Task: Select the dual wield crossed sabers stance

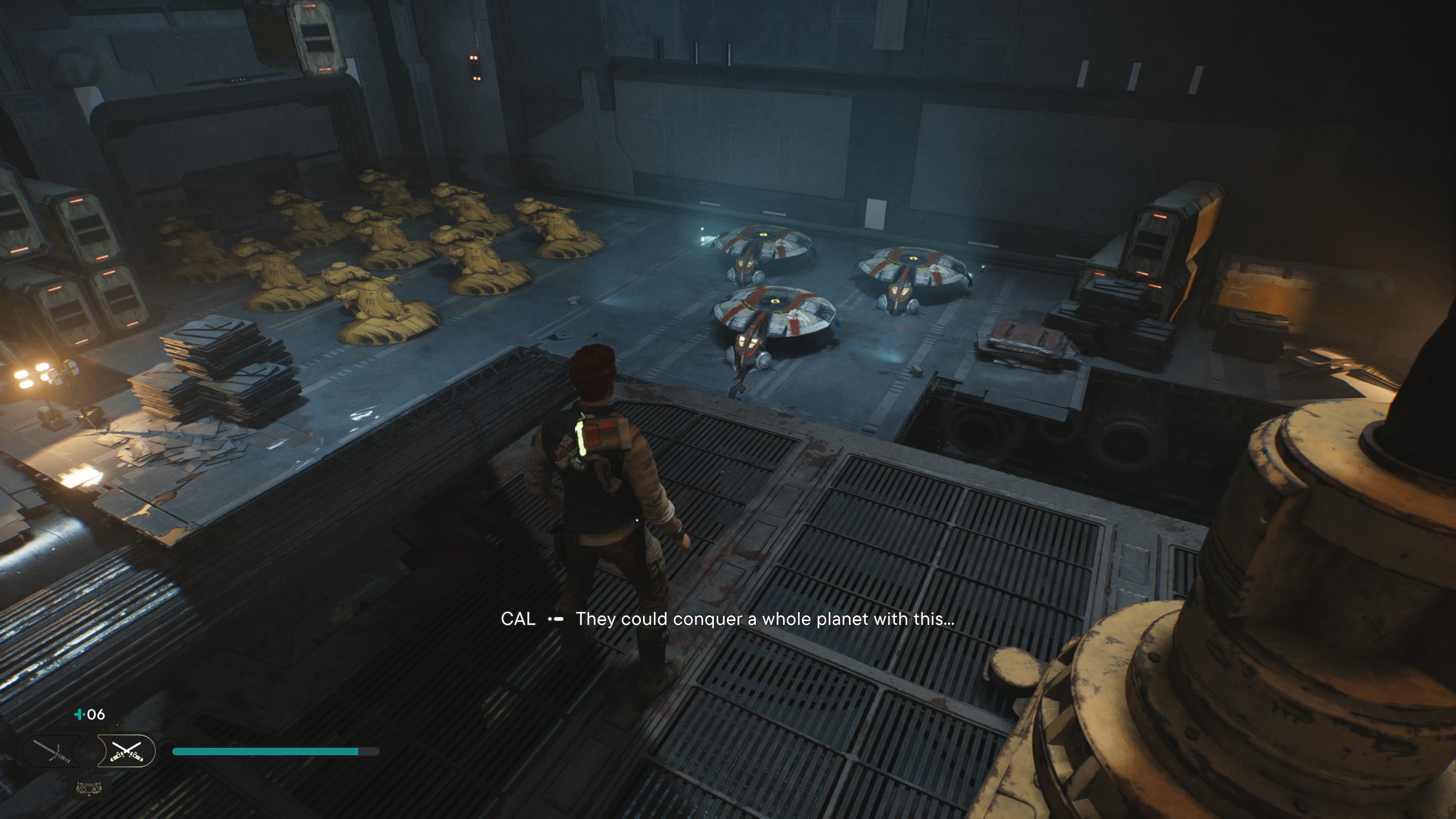Action: [126, 751]
